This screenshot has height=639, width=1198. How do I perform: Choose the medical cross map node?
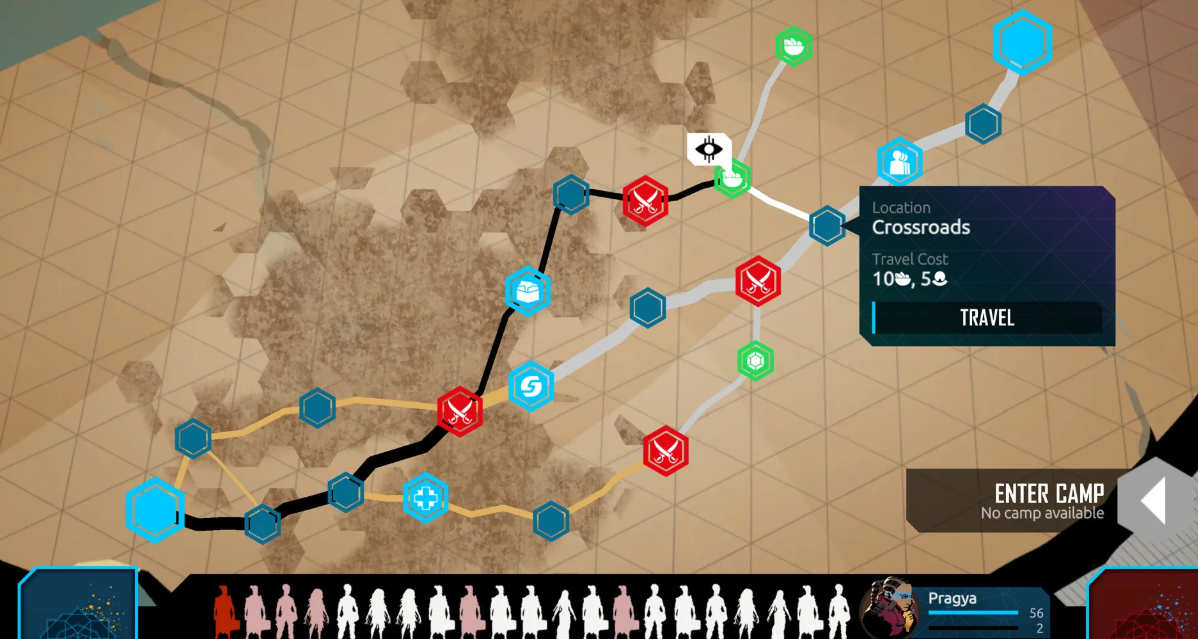(x=425, y=497)
